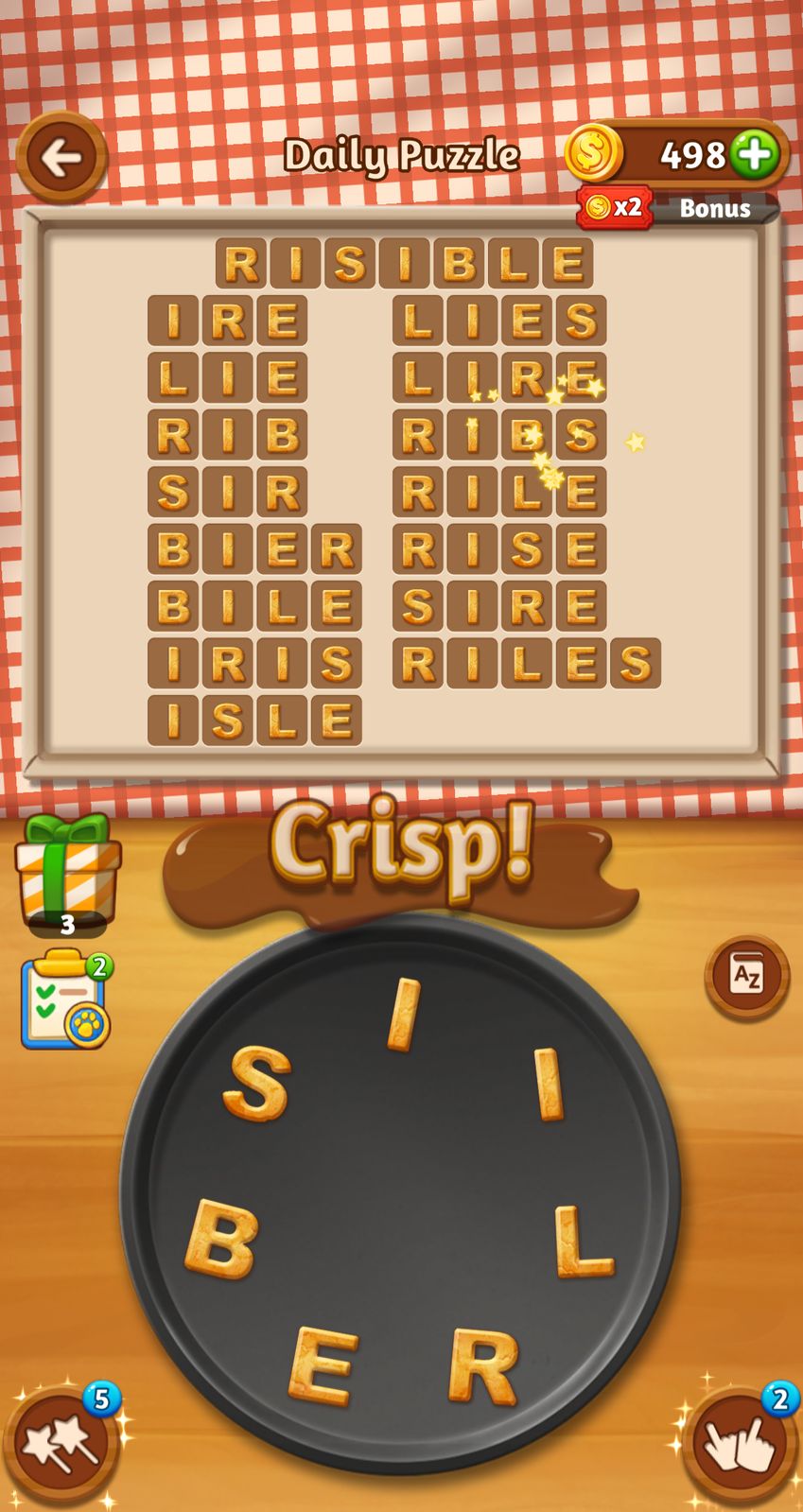Select the letter B cookie
Screen dimensions: 803x1512
[x=222, y=1239]
